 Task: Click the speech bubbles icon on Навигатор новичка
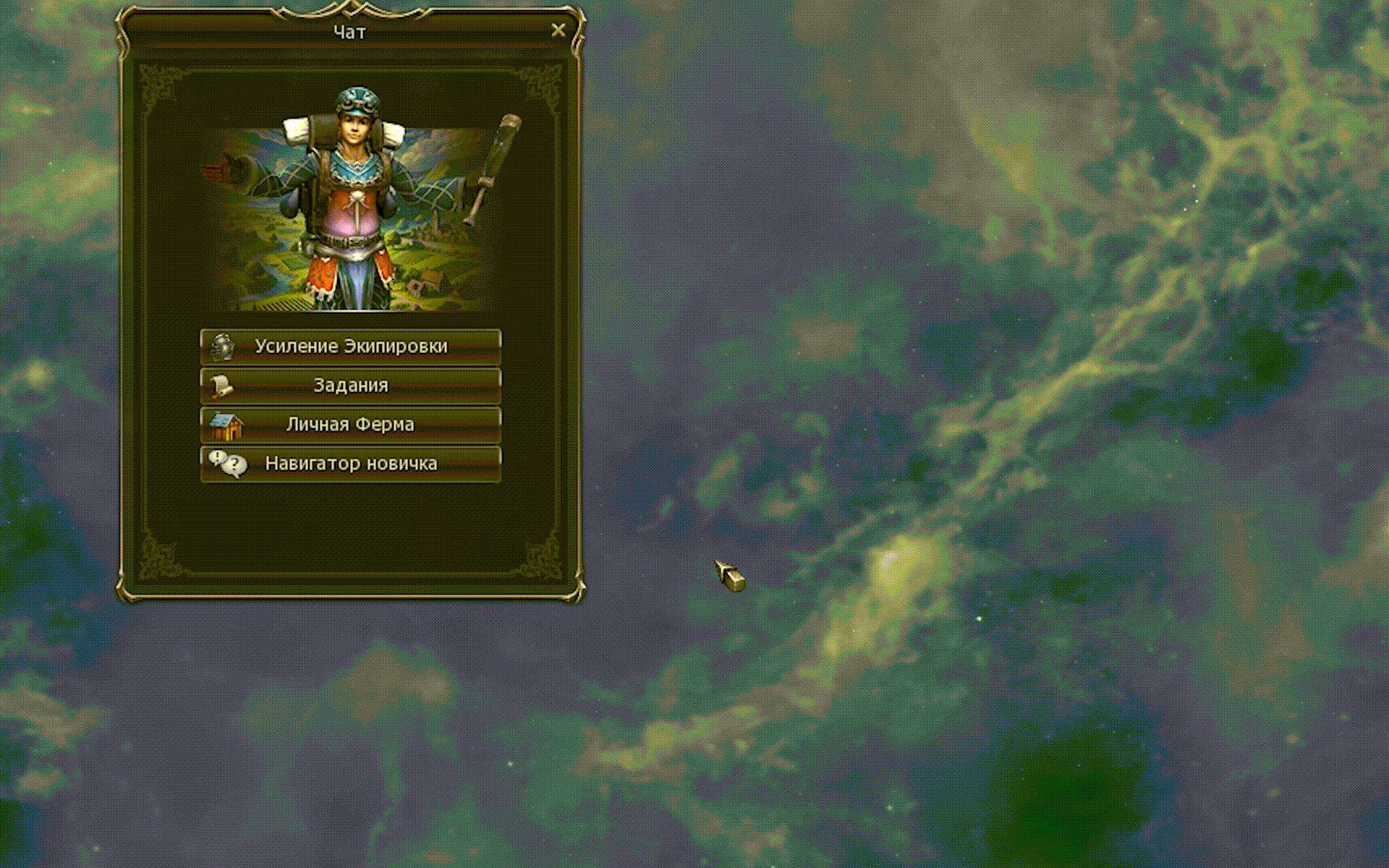pos(228,464)
